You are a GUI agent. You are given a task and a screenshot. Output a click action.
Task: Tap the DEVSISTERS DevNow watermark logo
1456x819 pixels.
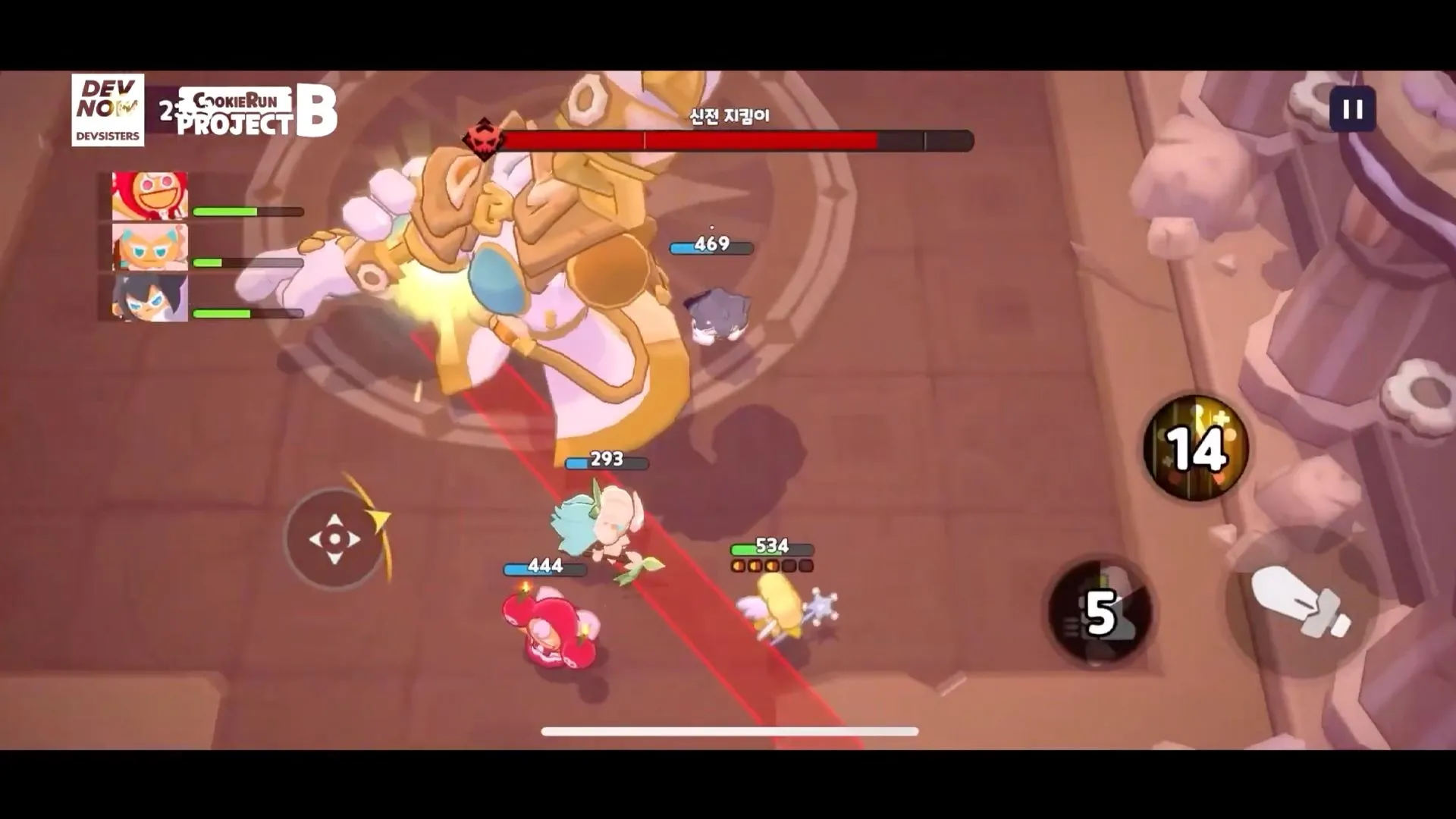point(108,110)
